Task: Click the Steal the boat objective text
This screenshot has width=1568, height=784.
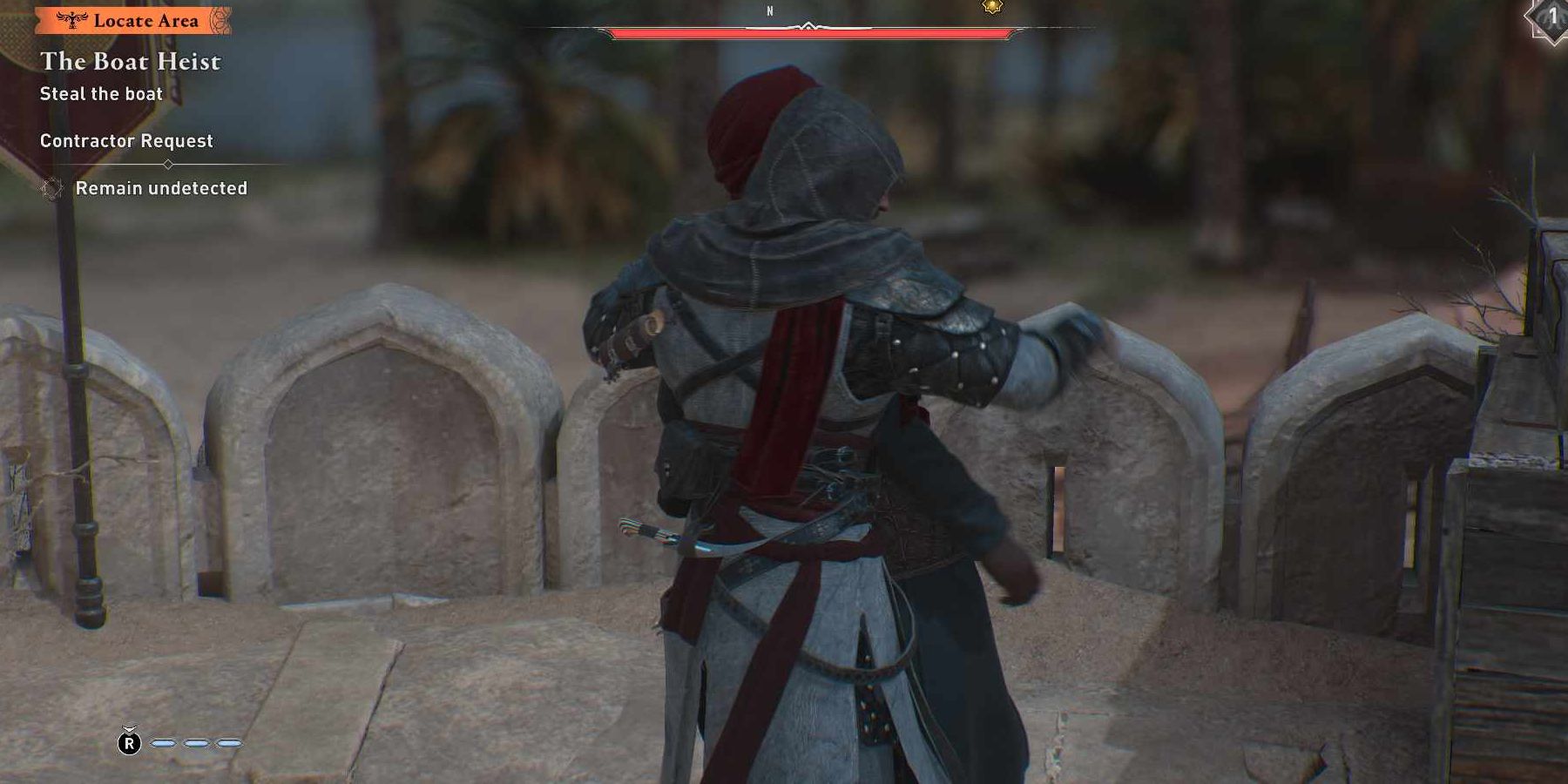Action: (x=100, y=93)
